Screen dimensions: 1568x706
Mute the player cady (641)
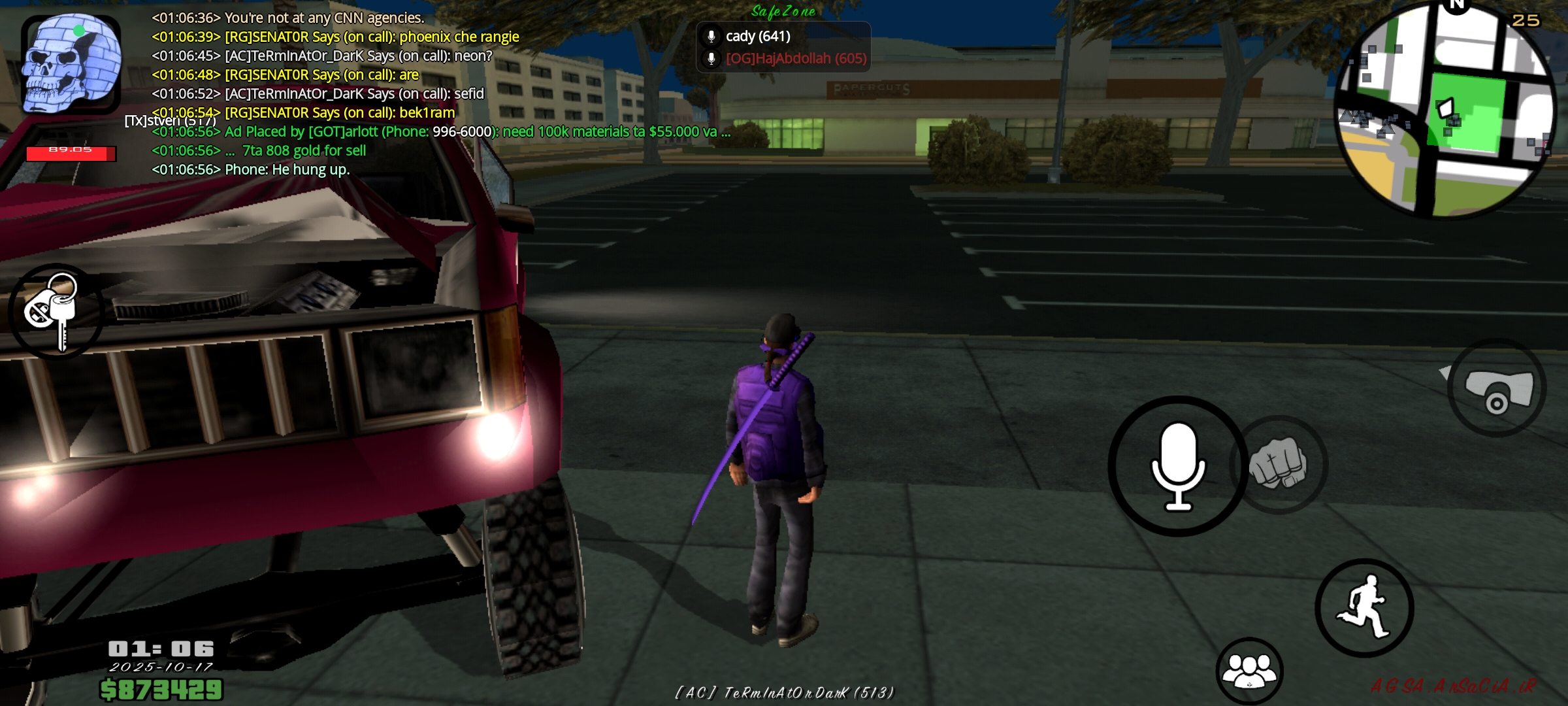coord(758,37)
